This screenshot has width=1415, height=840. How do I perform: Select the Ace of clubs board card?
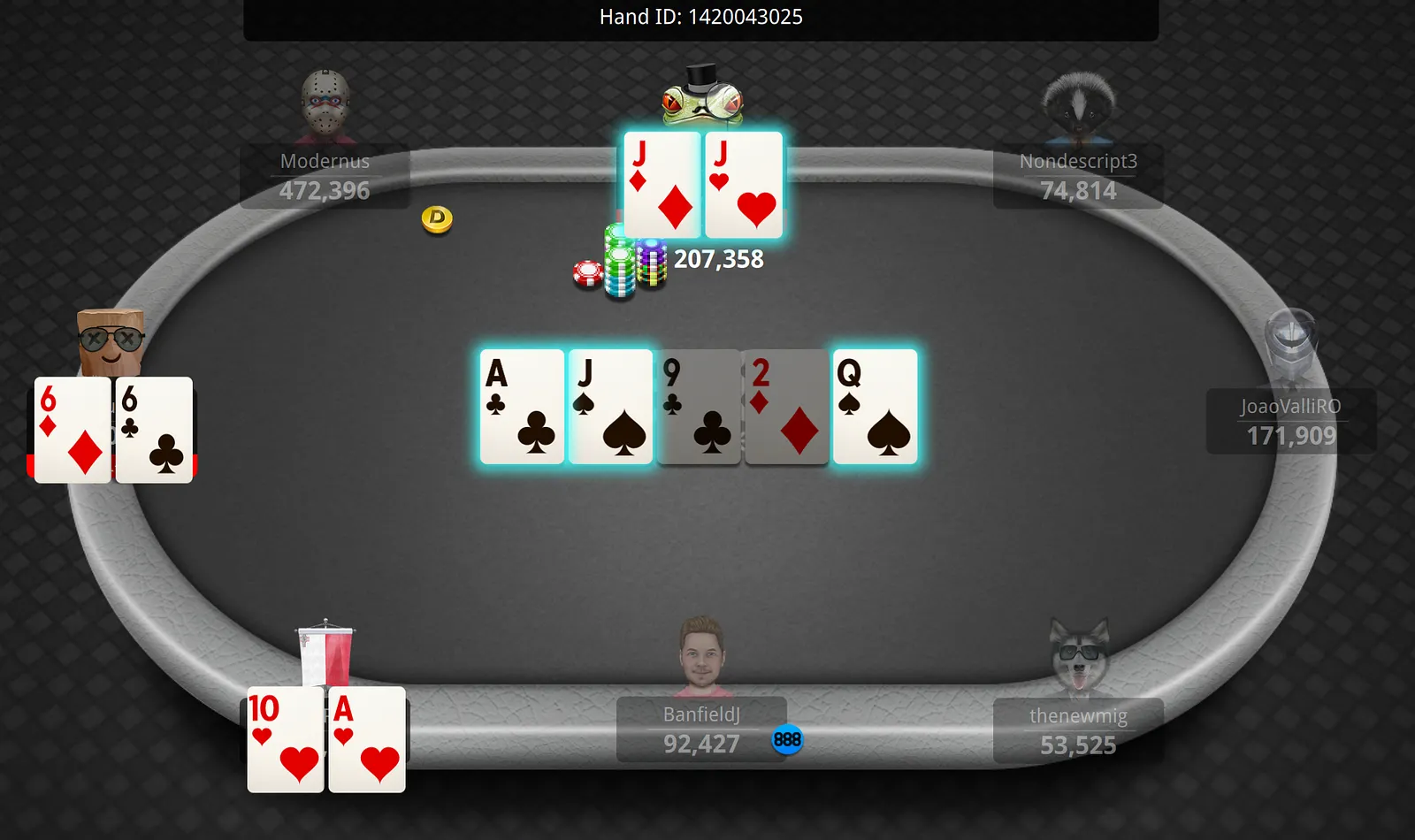click(x=522, y=407)
